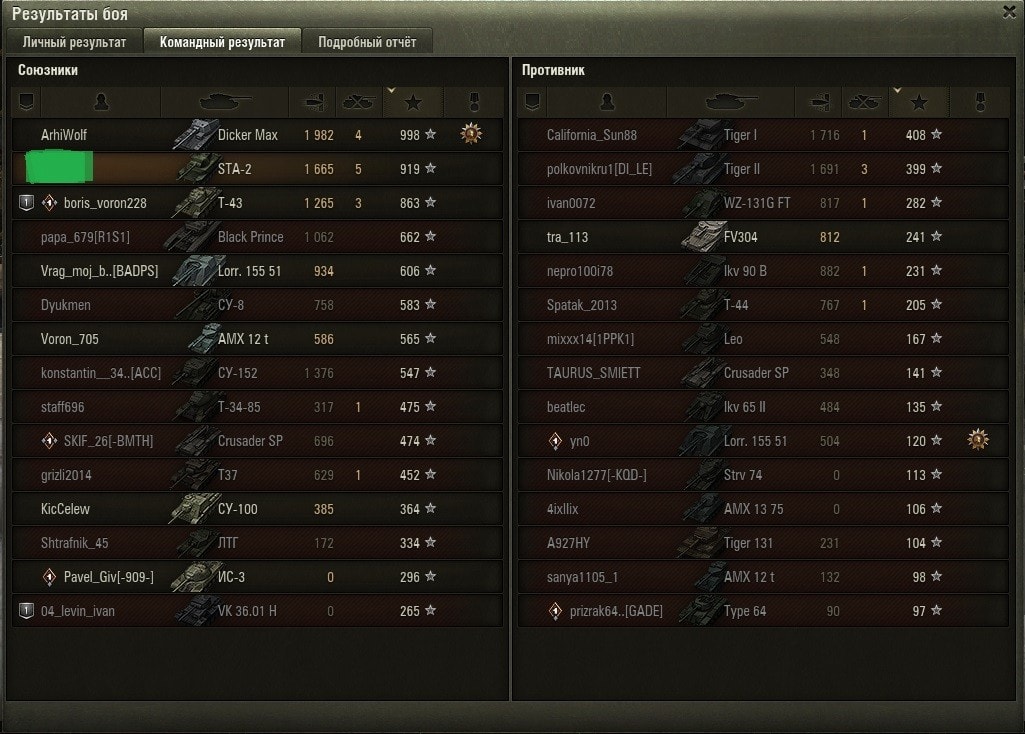
Task: Sort enemy team by kills column header
Action: [863, 102]
